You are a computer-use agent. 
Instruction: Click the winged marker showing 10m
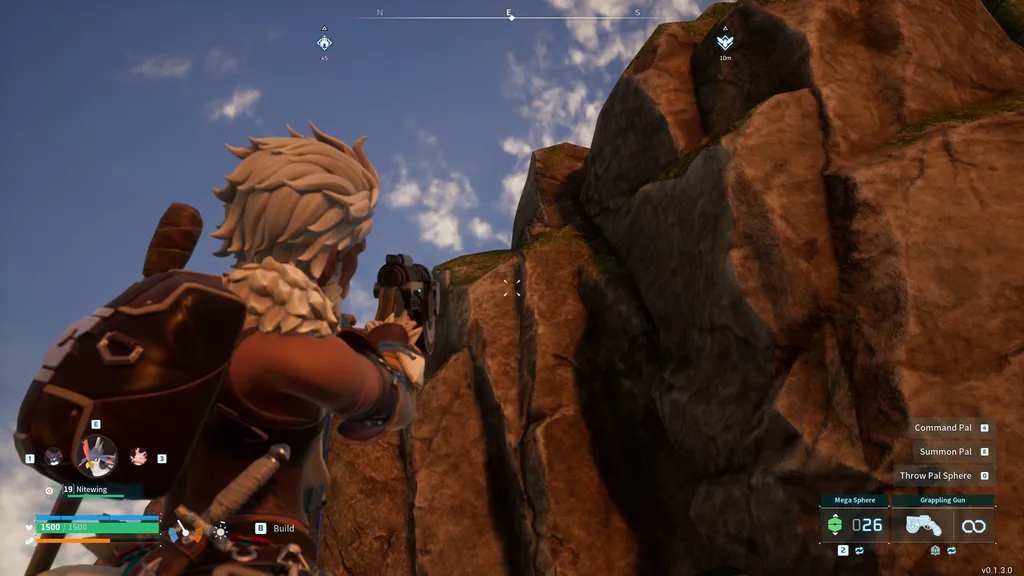(726, 41)
